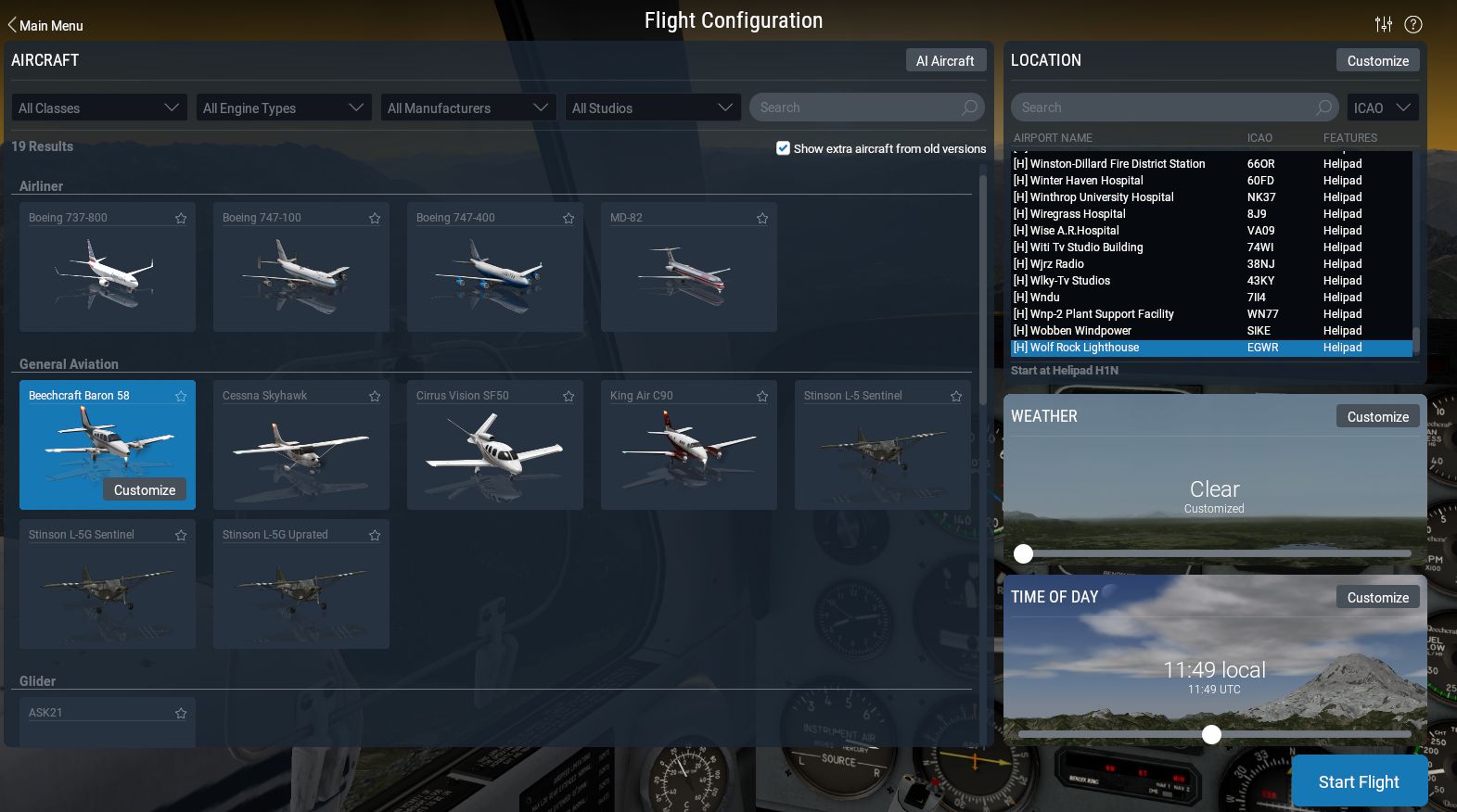Customize the Weather settings
The height and width of the screenshot is (812, 1457).
1378,415
